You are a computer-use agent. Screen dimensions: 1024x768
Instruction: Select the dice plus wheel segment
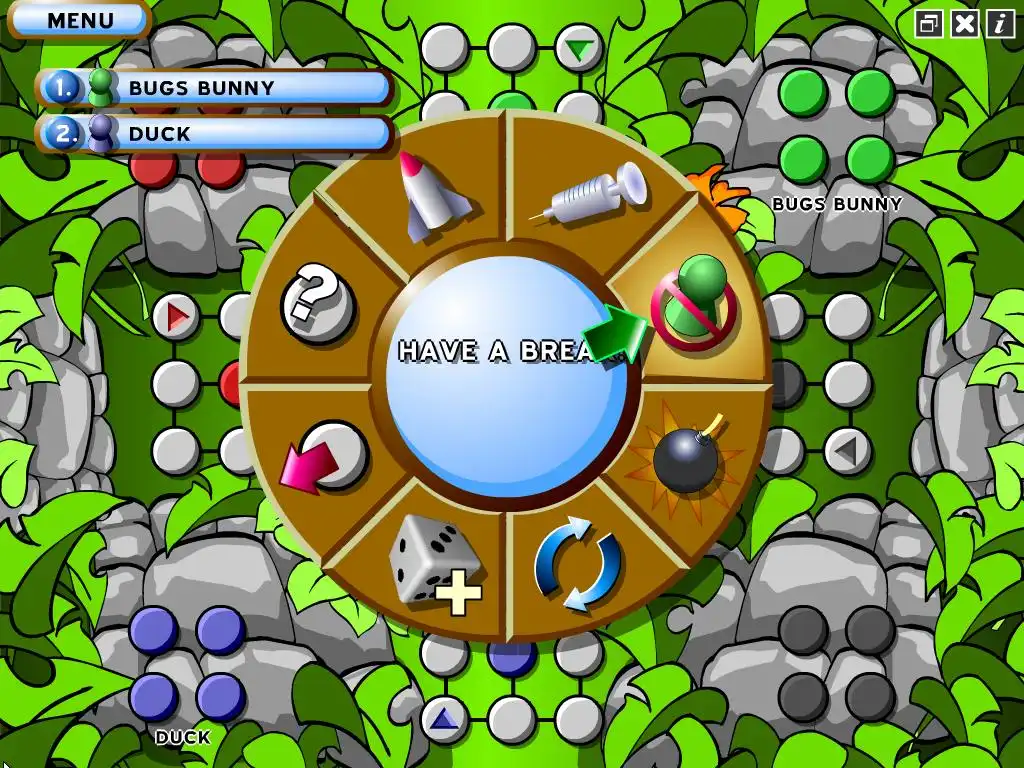tap(435, 562)
